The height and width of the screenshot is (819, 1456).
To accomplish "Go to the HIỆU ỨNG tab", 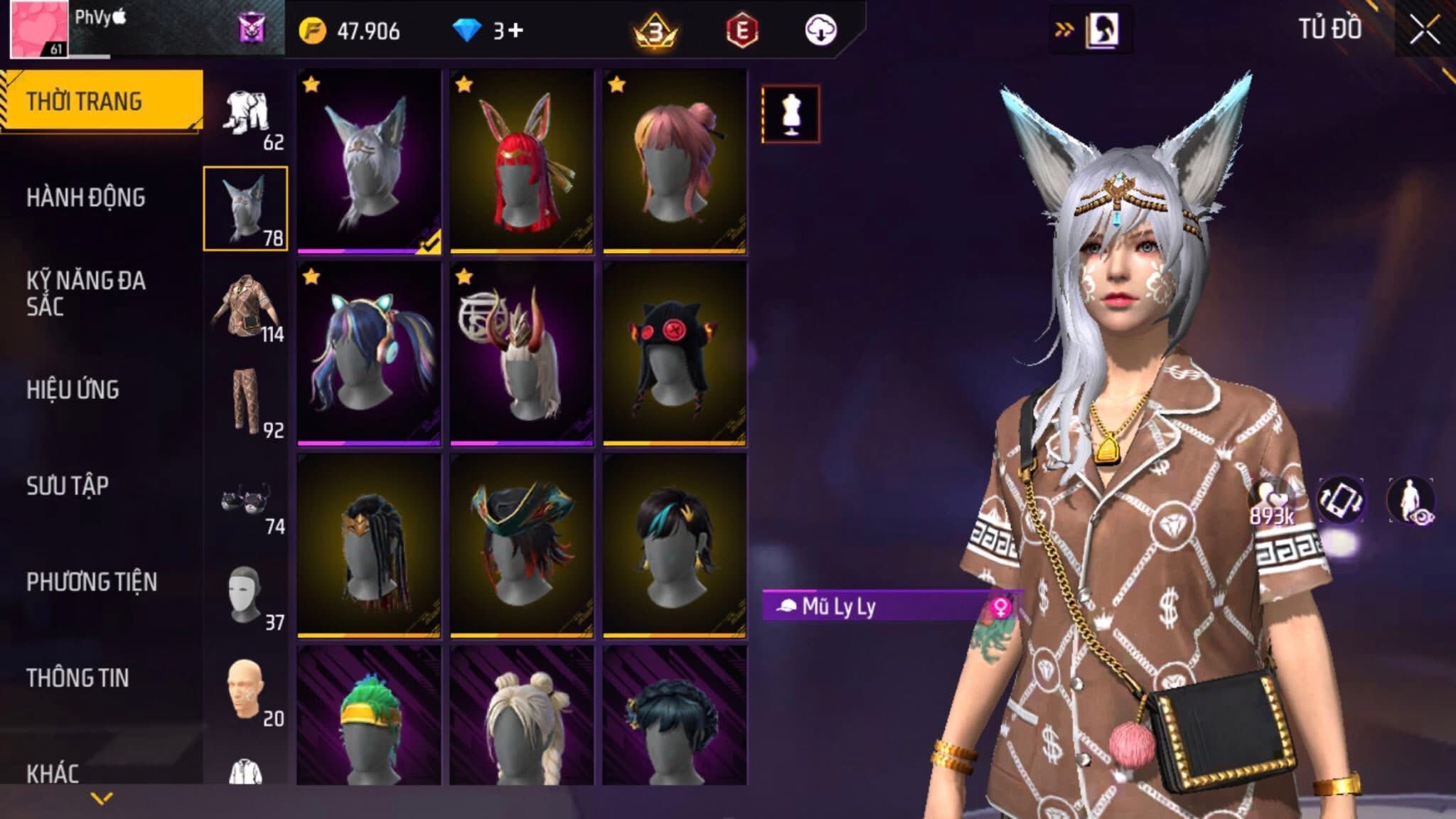I will coord(73,390).
